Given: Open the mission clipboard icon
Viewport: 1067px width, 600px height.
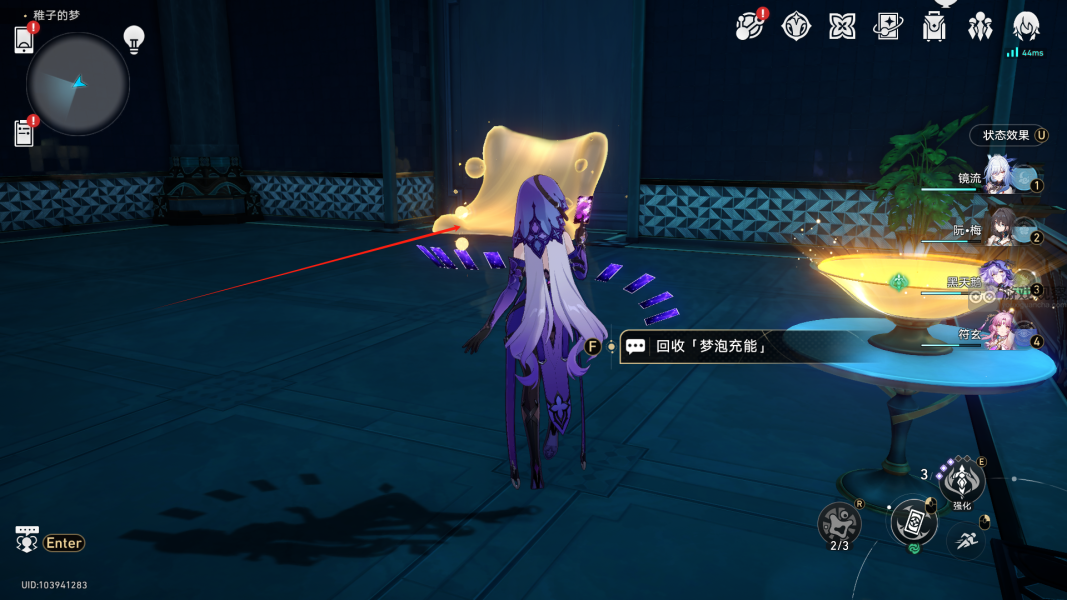Looking at the screenshot, I should click(x=24, y=132).
